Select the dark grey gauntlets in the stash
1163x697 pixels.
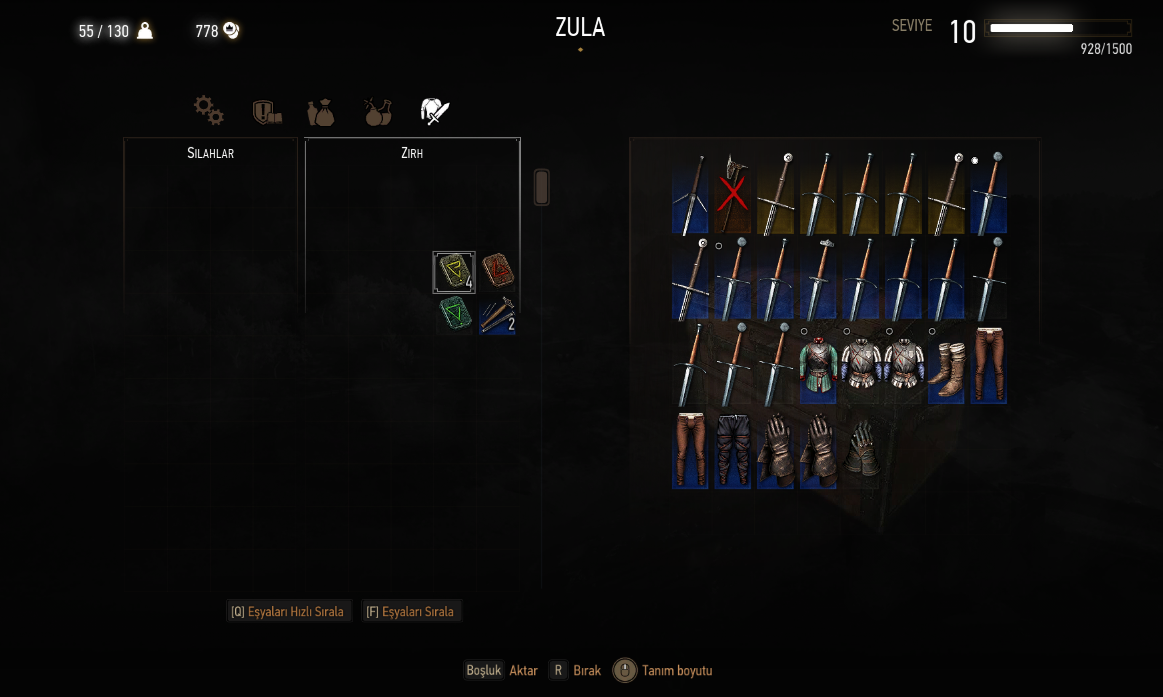861,450
